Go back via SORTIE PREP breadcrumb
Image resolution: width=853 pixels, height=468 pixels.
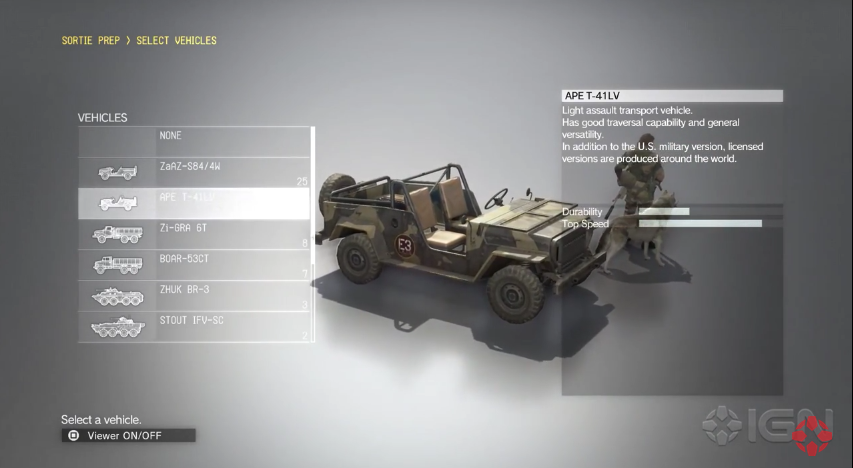[x=91, y=41]
